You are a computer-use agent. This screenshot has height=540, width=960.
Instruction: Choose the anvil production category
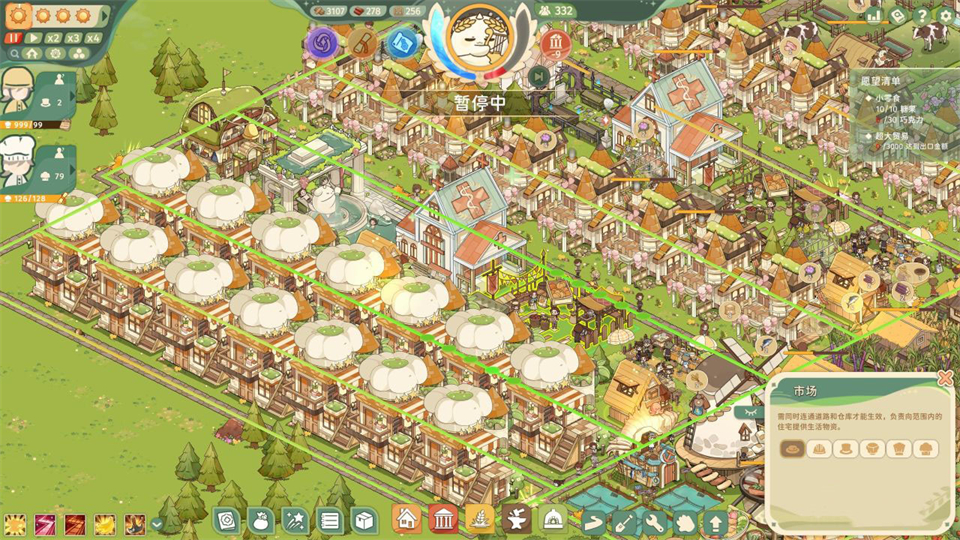518,520
